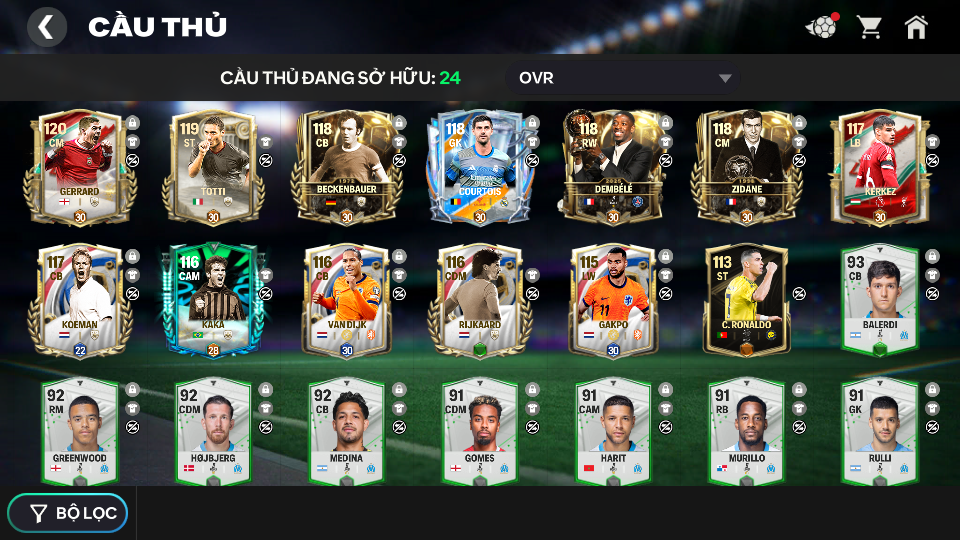Select the Gakpo 115 LW card

pos(614,300)
